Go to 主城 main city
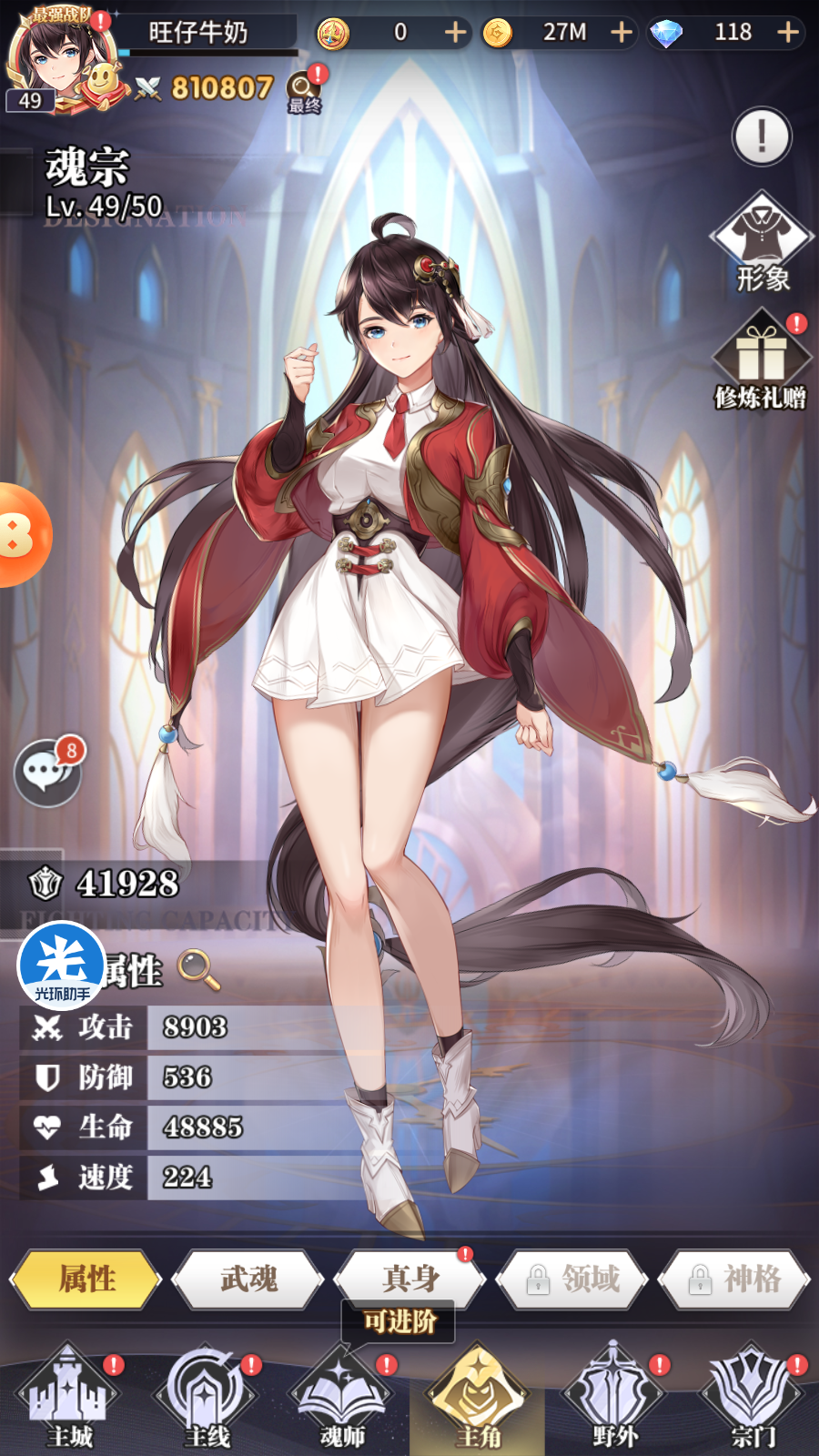The image size is (819, 1456). (69, 1397)
